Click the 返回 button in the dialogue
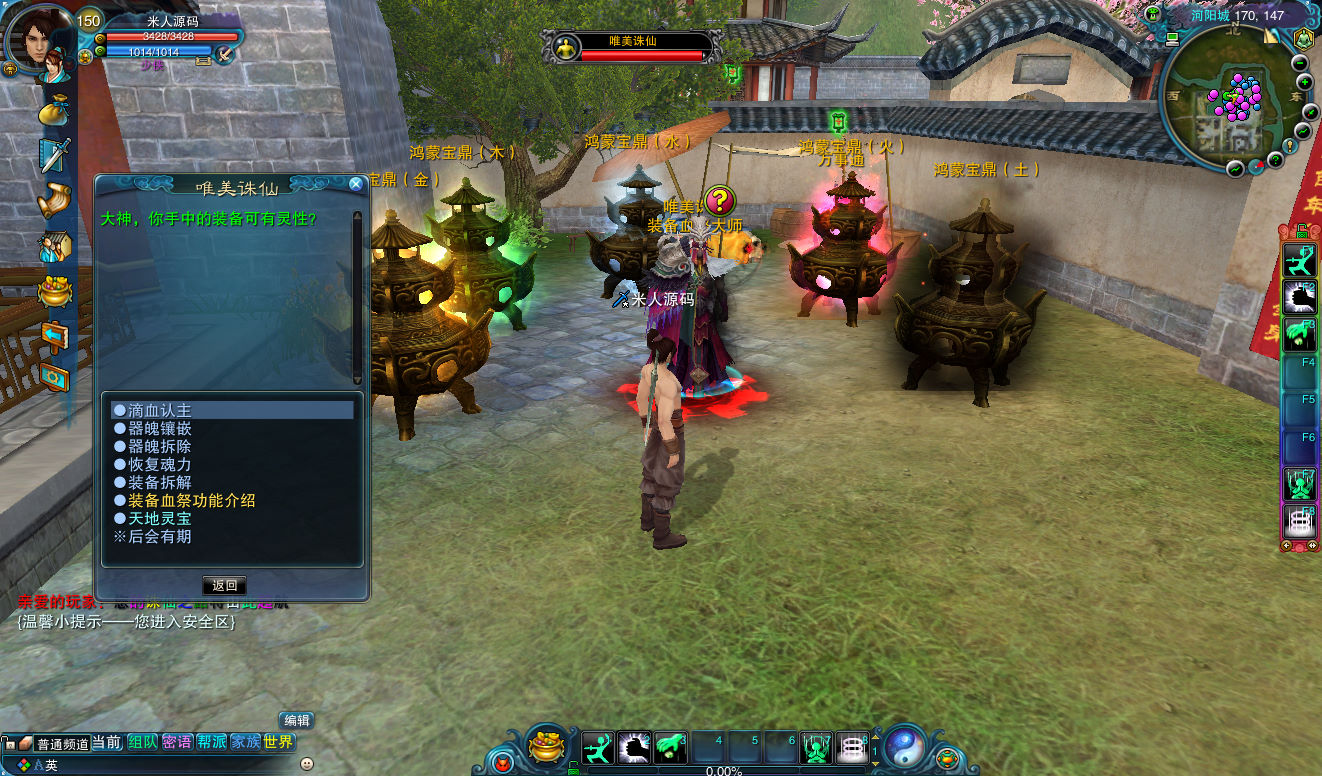Screen dimensions: 1322x776 (x=224, y=585)
